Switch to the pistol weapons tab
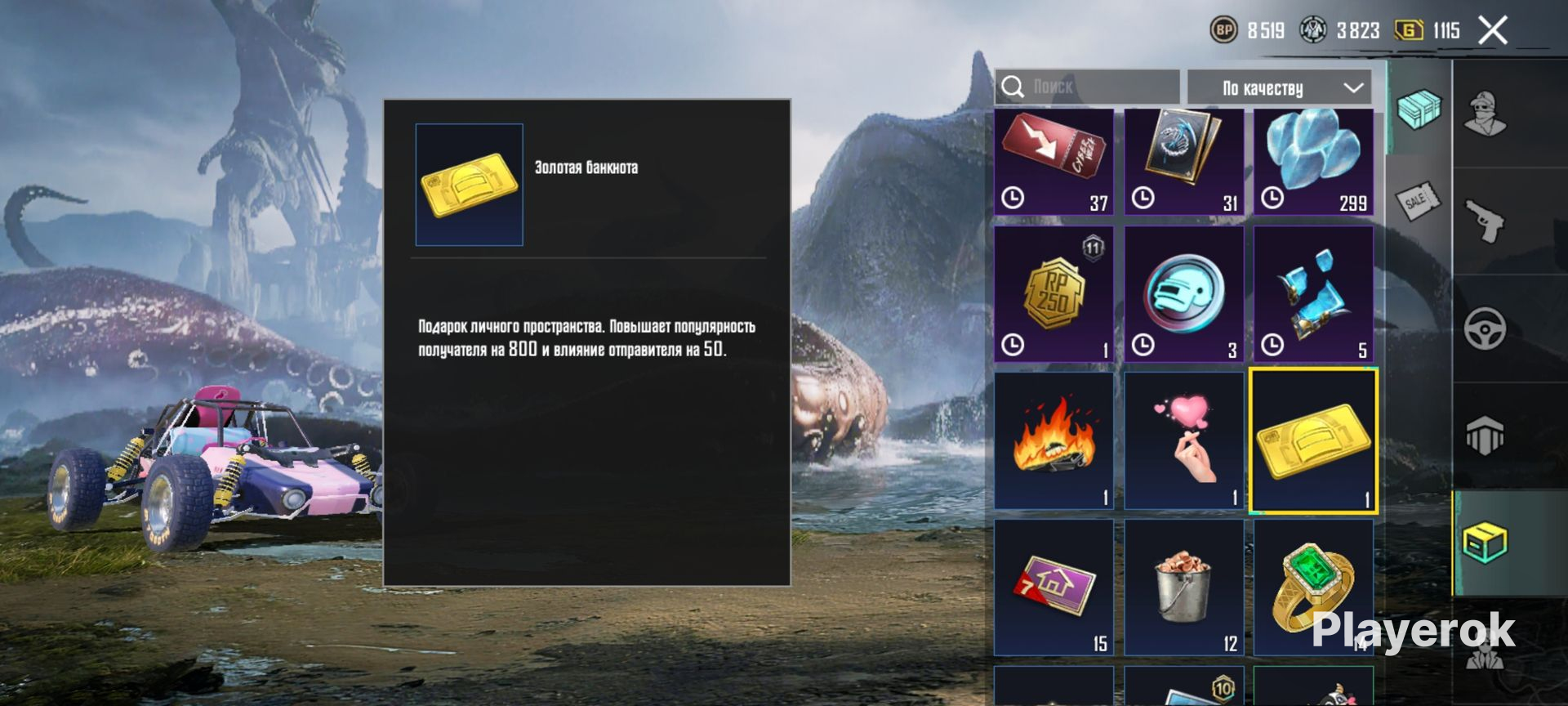This screenshot has height=706, width=1568. pyautogui.click(x=1485, y=221)
